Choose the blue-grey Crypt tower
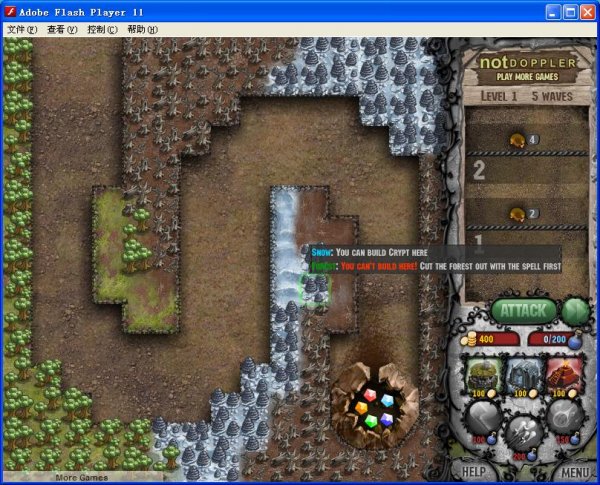This screenshot has height=485, width=600. (x=524, y=375)
